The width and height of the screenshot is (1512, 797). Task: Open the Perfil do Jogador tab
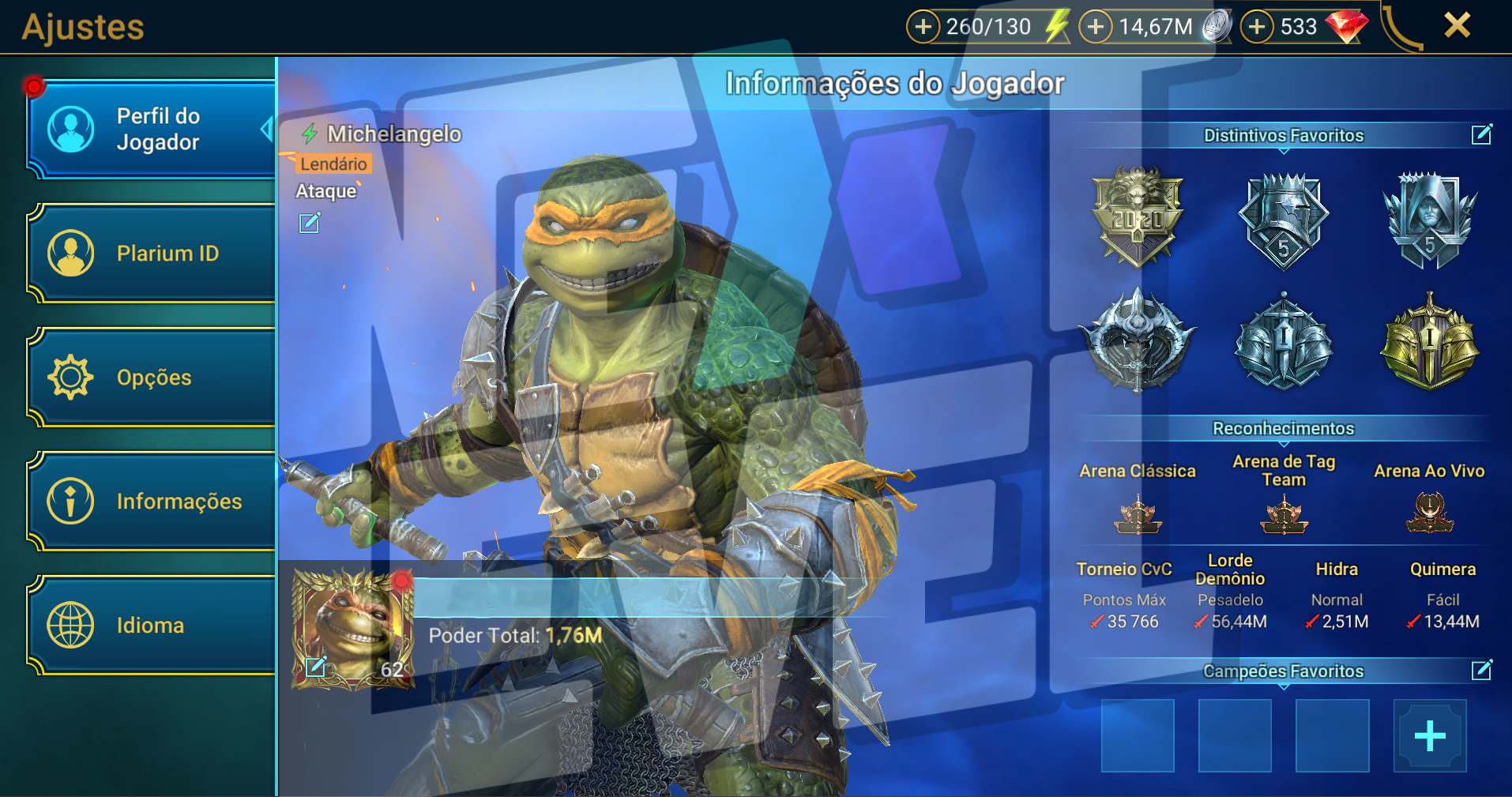click(x=152, y=130)
